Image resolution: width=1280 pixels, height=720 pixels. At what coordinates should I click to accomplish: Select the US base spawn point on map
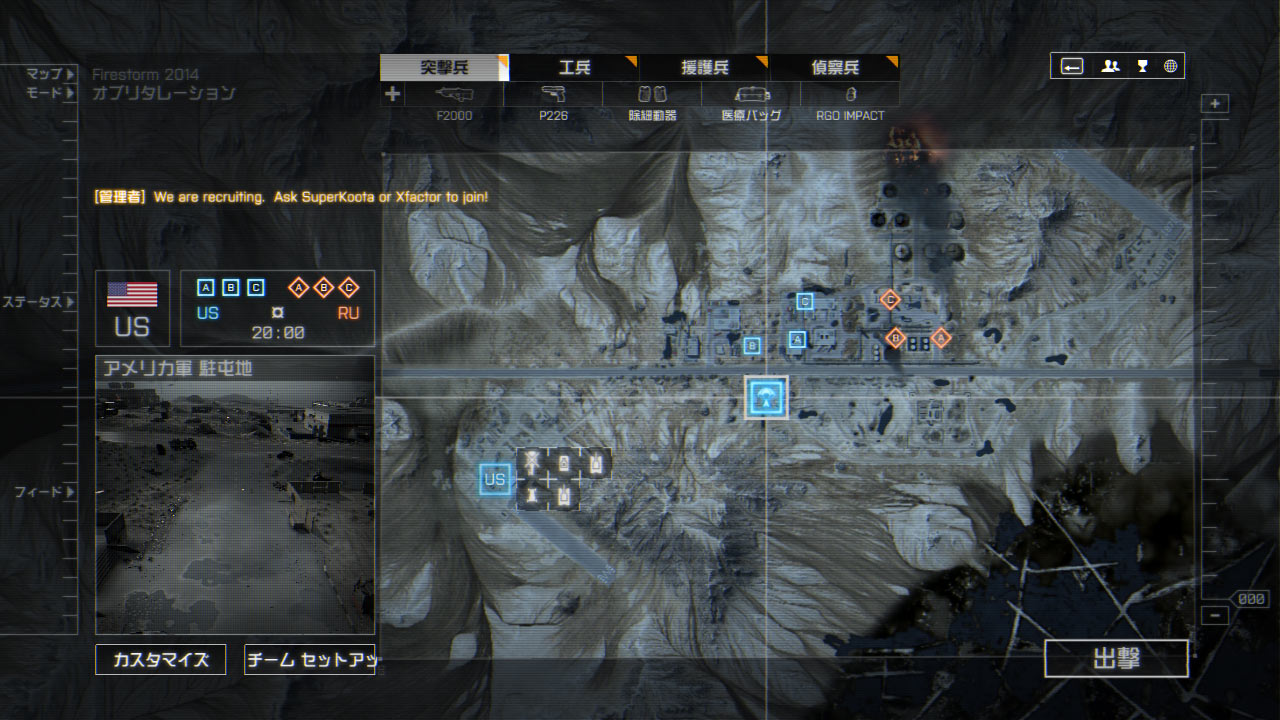(495, 480)
